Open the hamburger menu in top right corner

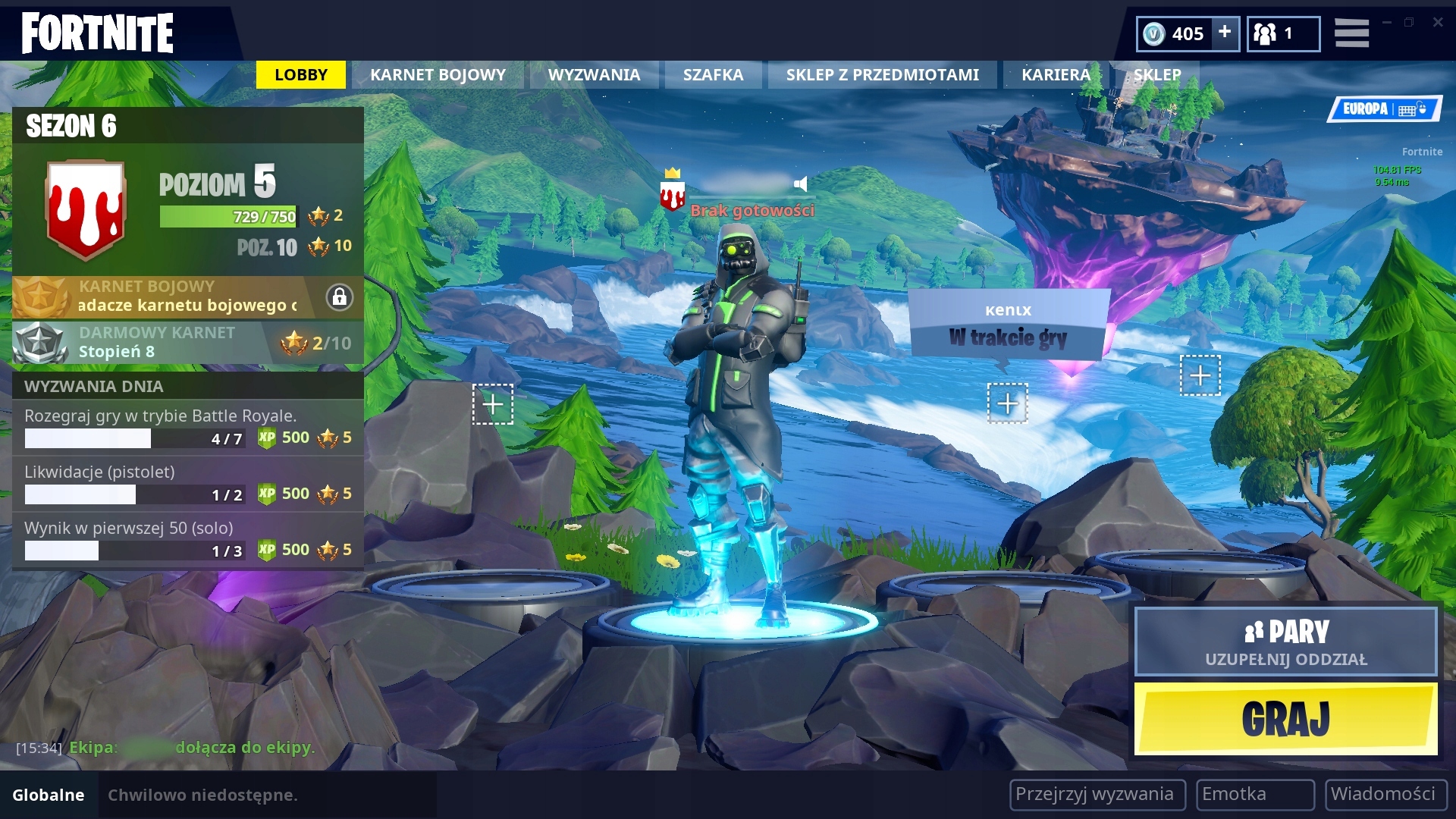point(1352,33)
